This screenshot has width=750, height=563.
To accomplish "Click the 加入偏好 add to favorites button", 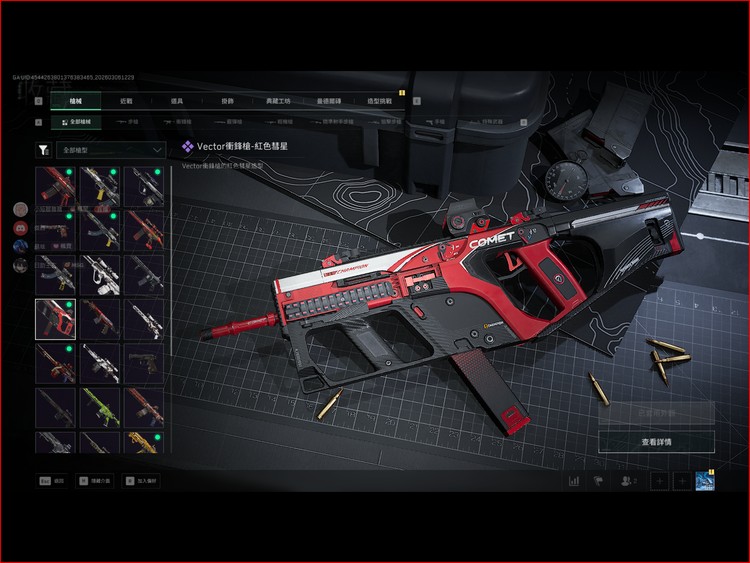I will click(142, 481).
